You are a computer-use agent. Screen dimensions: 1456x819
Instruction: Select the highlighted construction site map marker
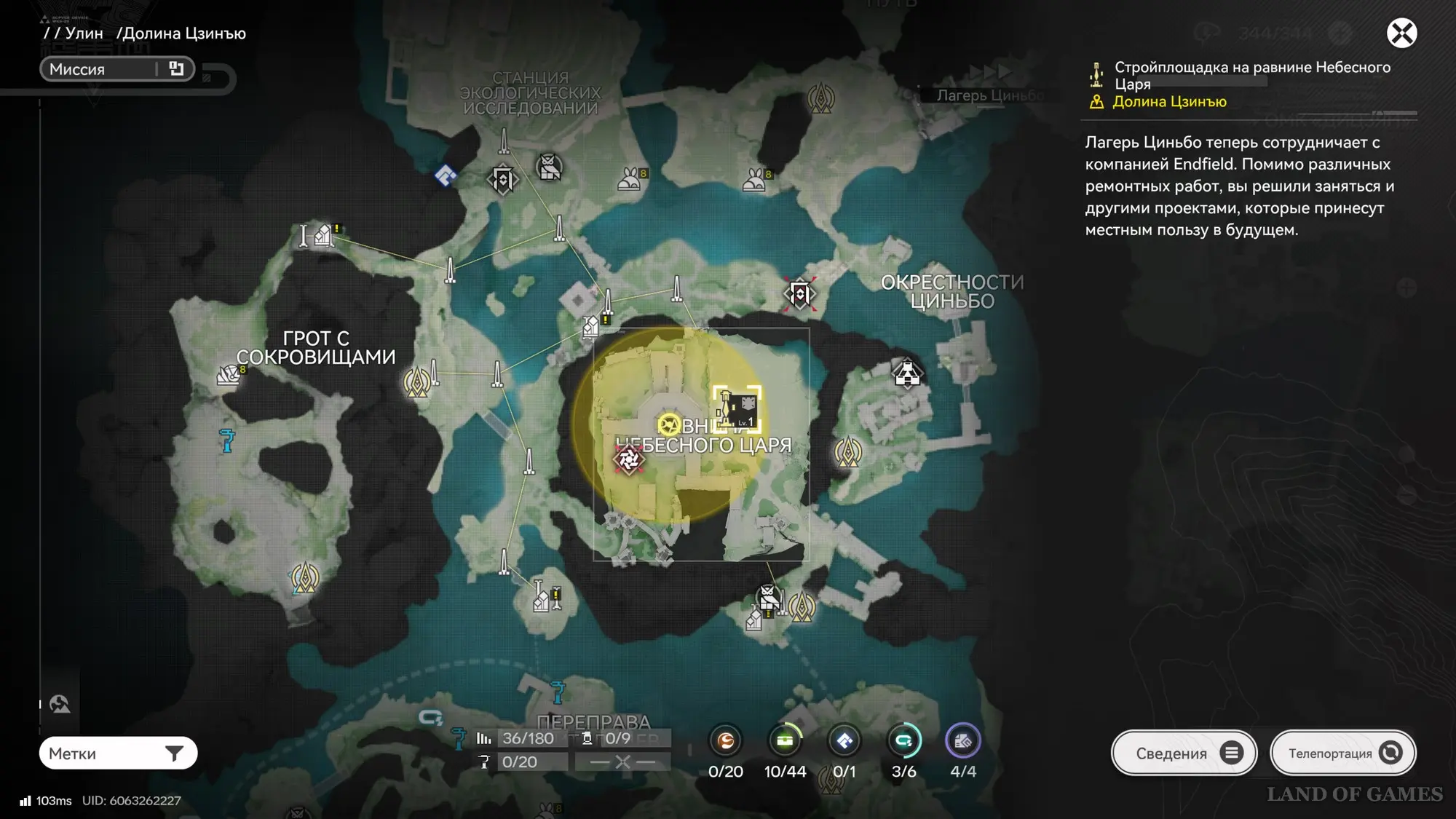(737, 409)
